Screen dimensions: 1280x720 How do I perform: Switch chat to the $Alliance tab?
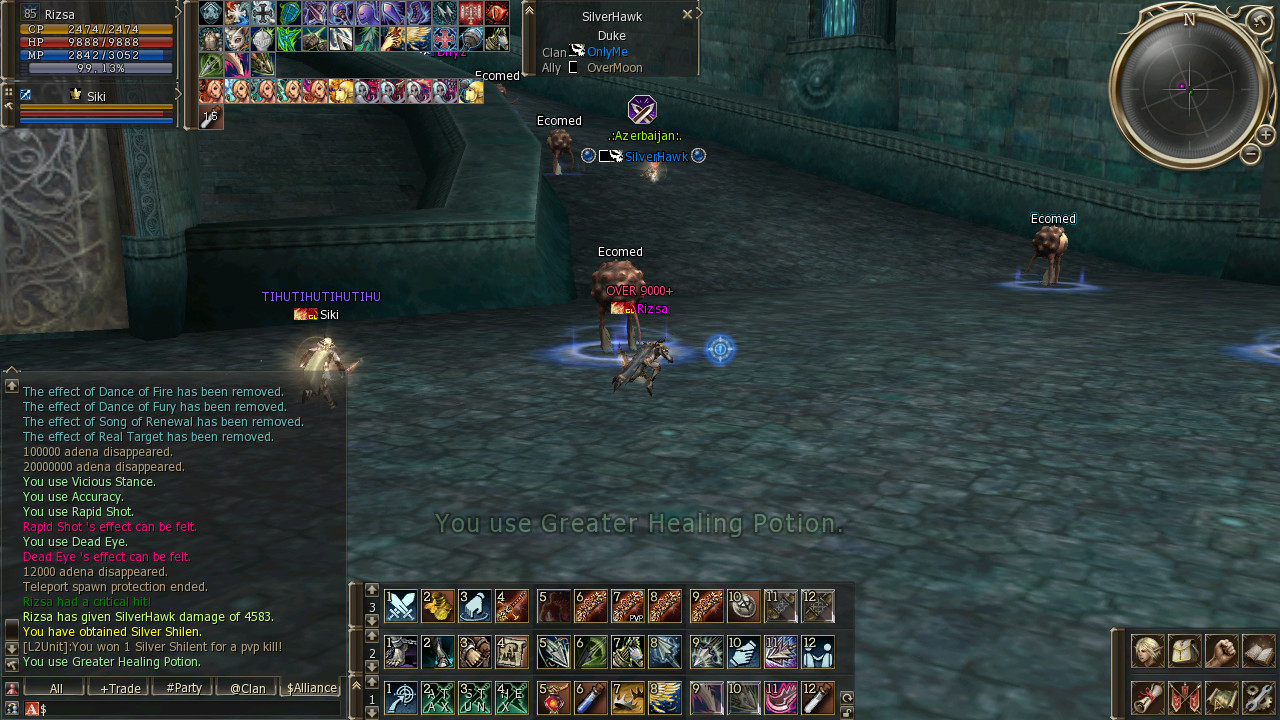[311, 688]
